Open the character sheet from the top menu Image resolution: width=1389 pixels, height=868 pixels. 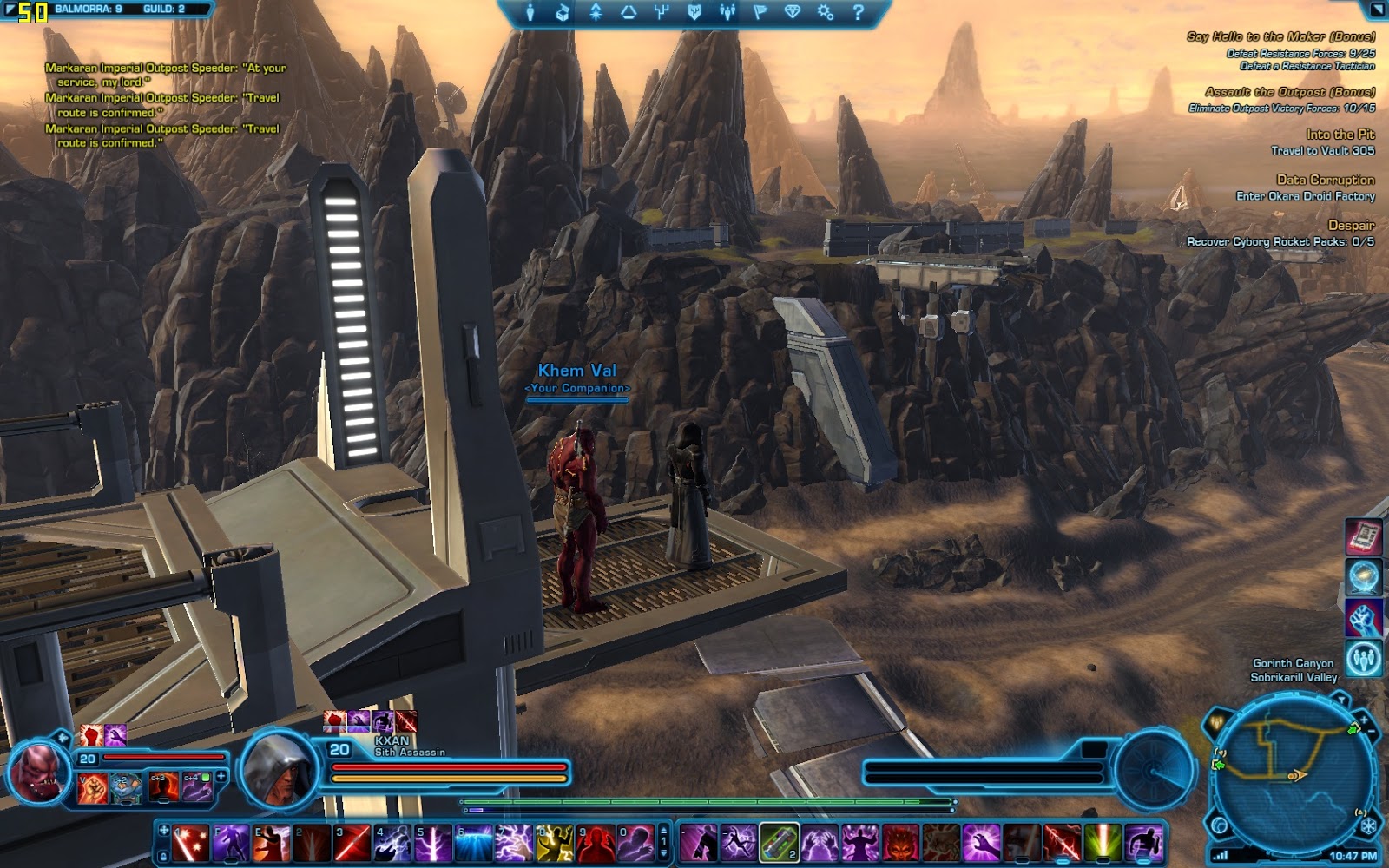[x=530, y=12]
